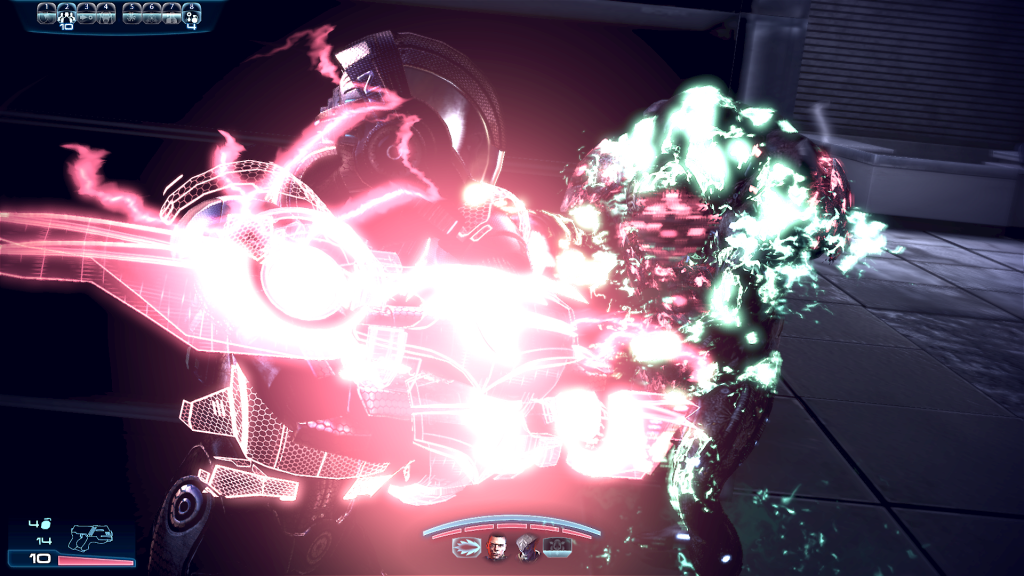1024x576 pixels.
Task: Click the pistol weapon icon
Action: tap(91, 537)
